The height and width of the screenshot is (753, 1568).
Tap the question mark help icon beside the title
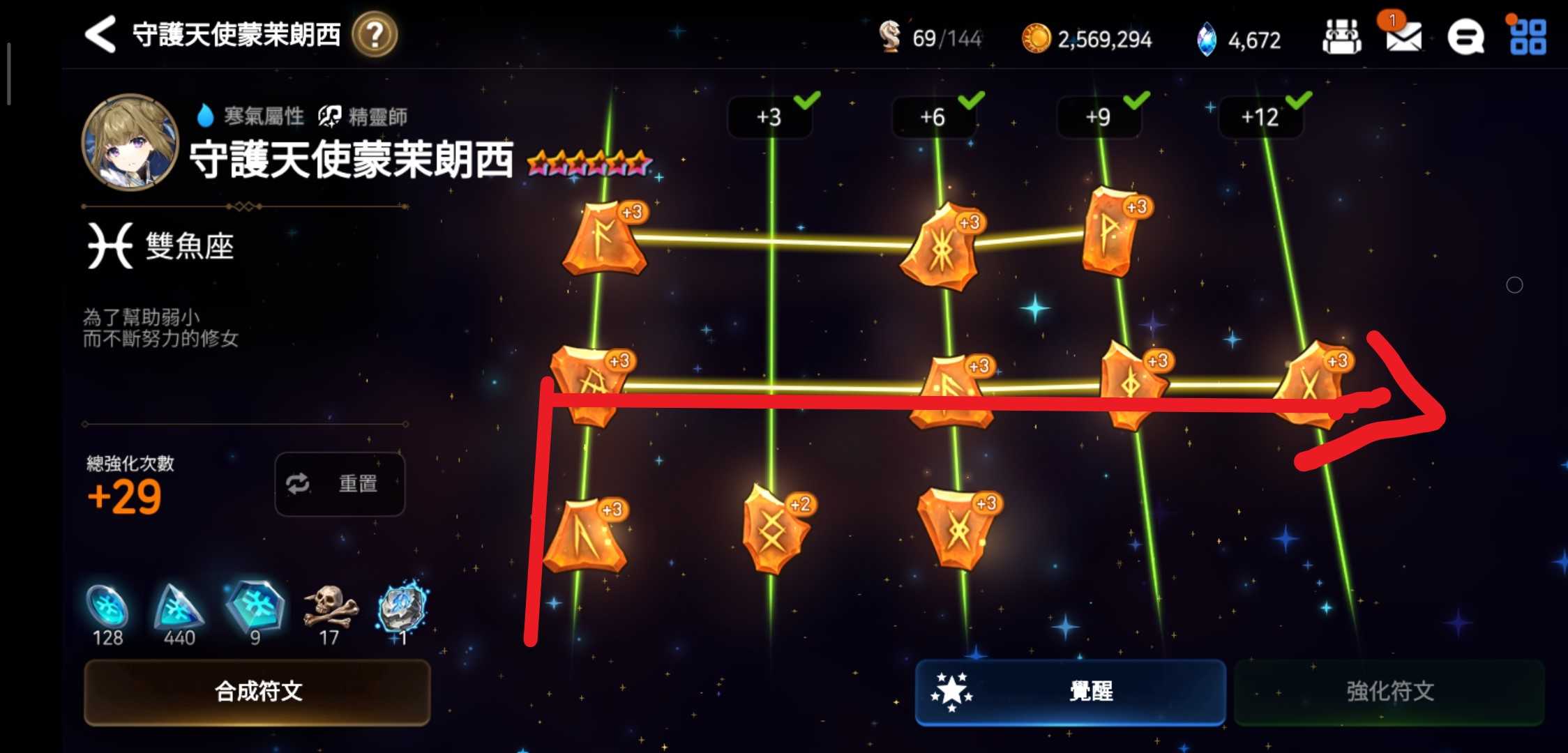click(375, 36)
